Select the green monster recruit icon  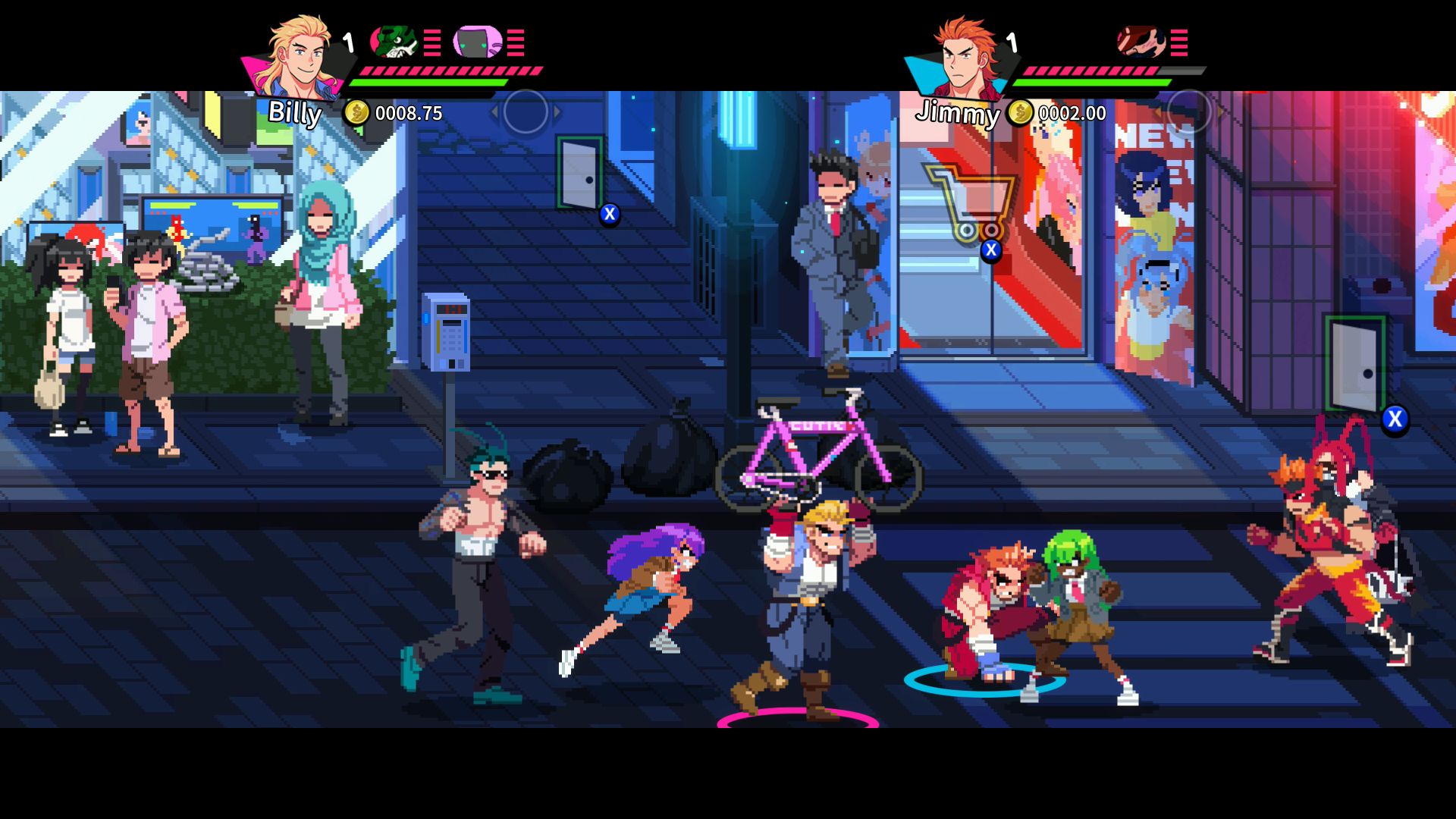pyautogui.click(x=394, y=42)
